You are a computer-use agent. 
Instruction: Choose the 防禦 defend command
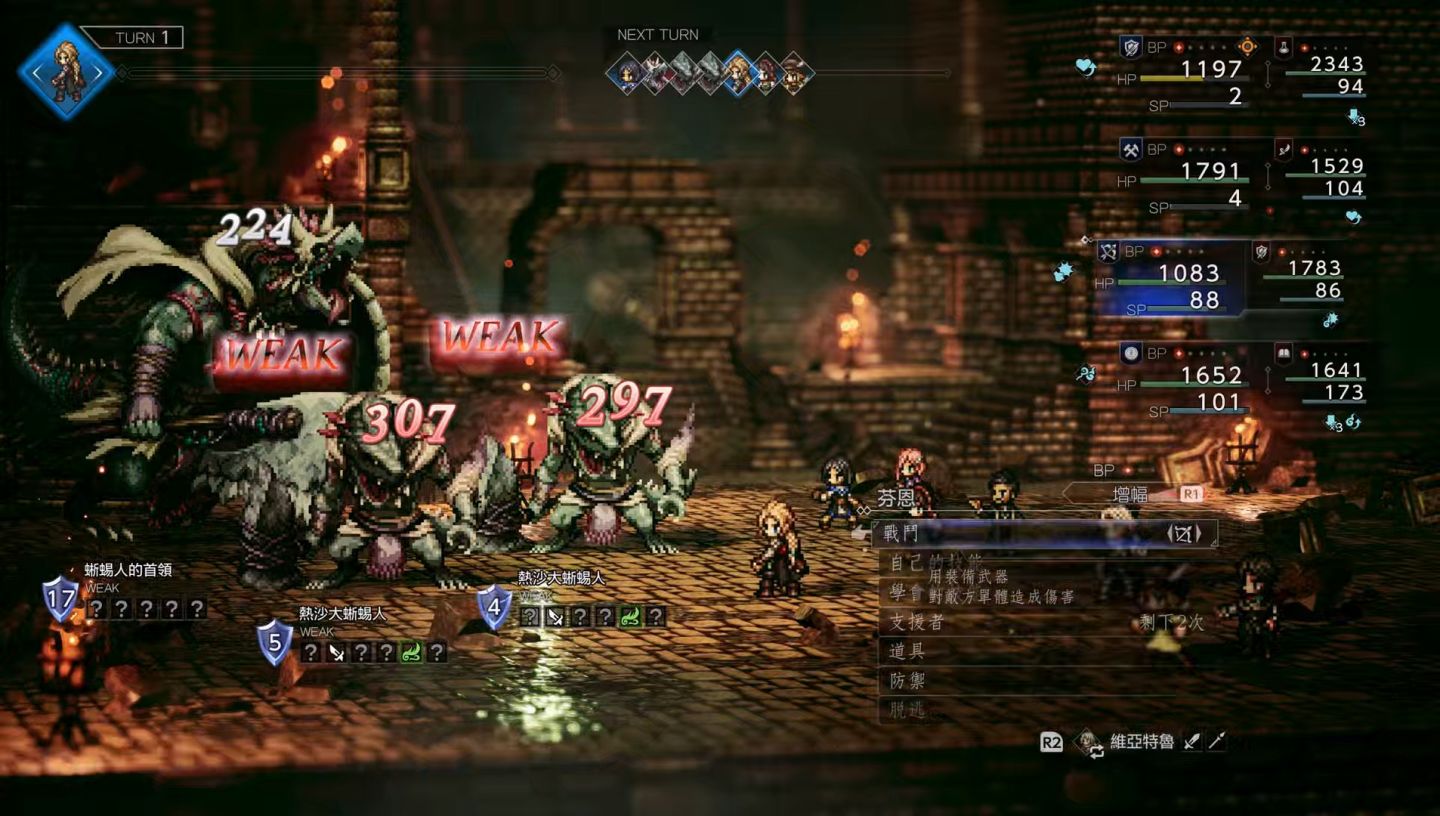[x=907, y=681]
